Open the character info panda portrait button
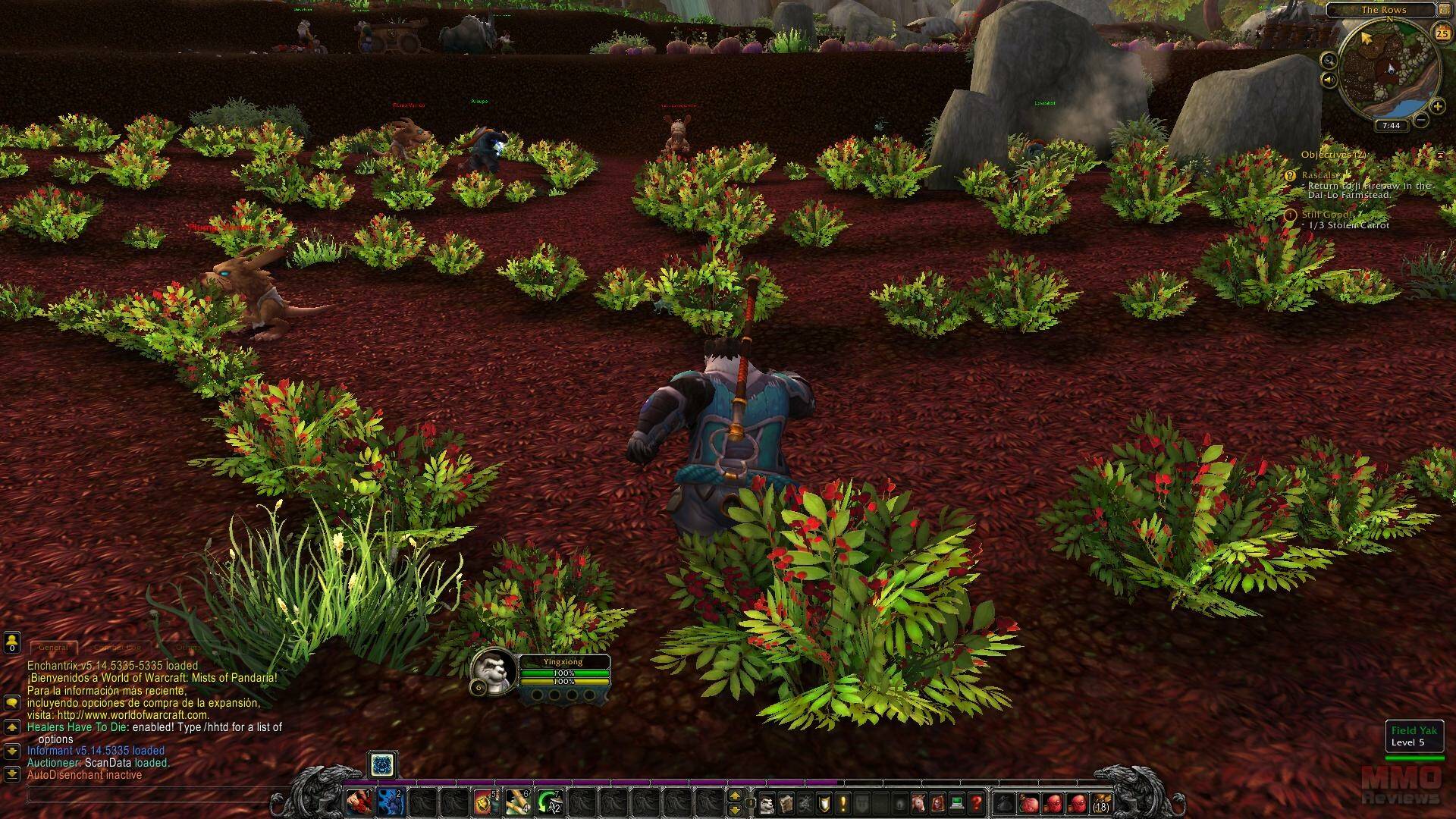This screenshot has width=1456, height=819. pyautogui.click(x=768, y=802)
